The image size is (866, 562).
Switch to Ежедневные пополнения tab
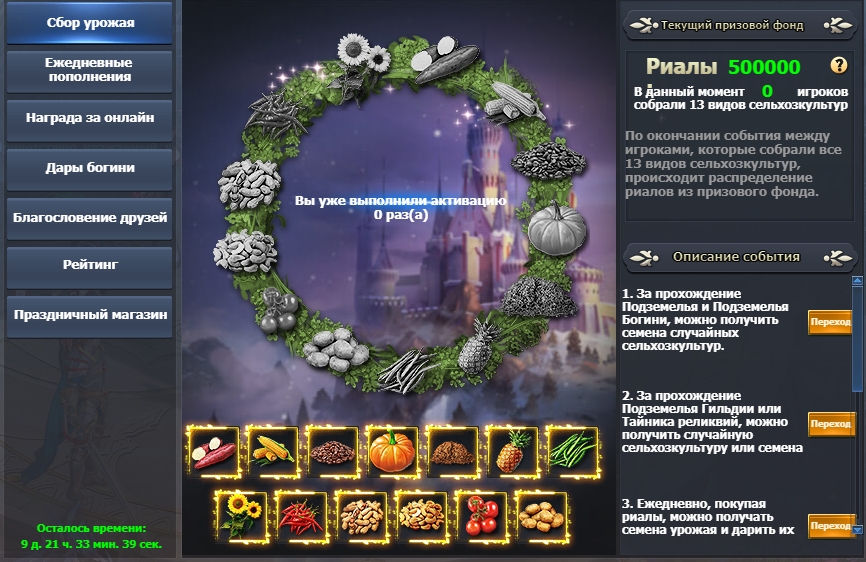(90, 70)
